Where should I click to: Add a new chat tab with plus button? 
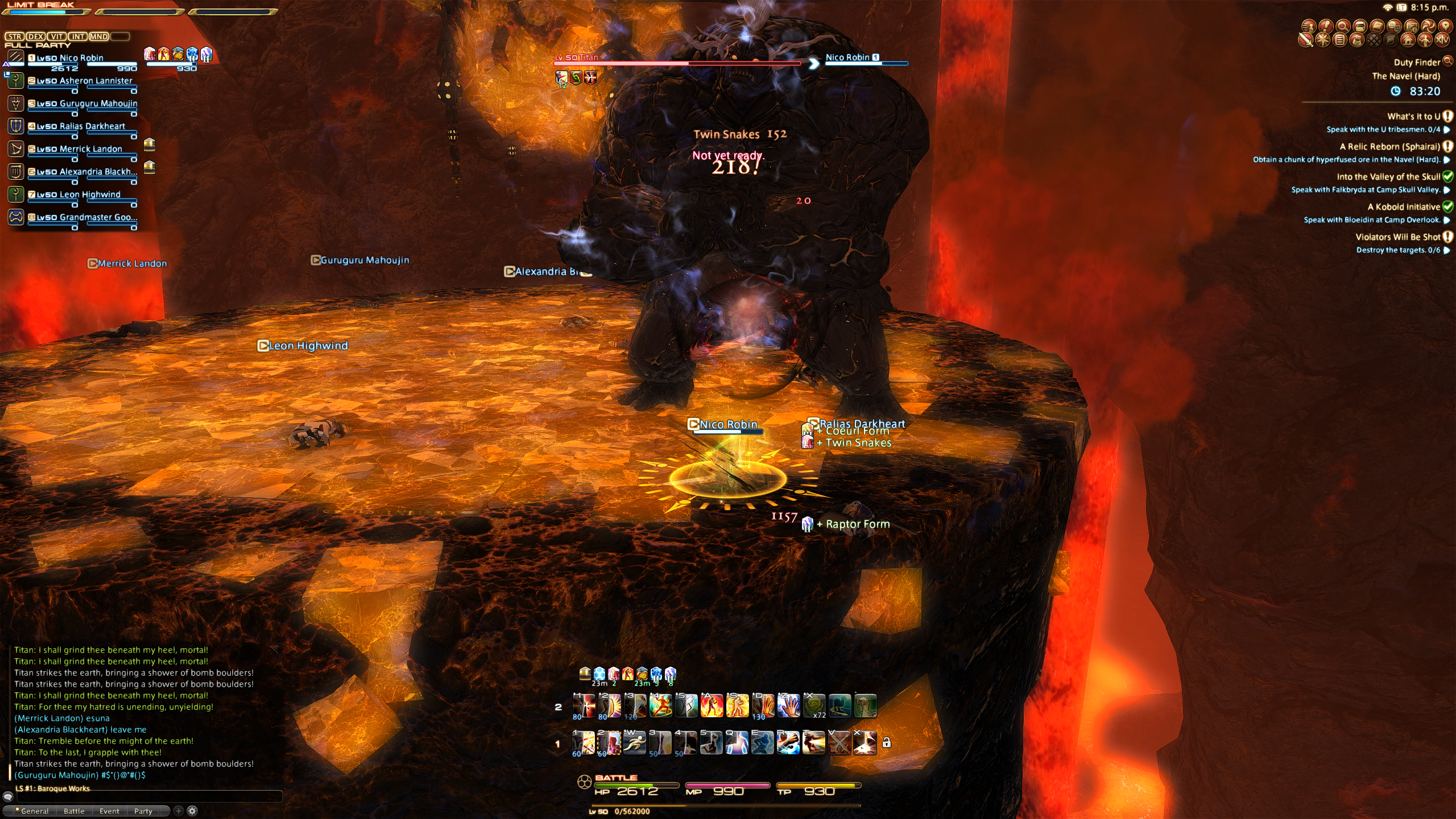click(178, 811)
